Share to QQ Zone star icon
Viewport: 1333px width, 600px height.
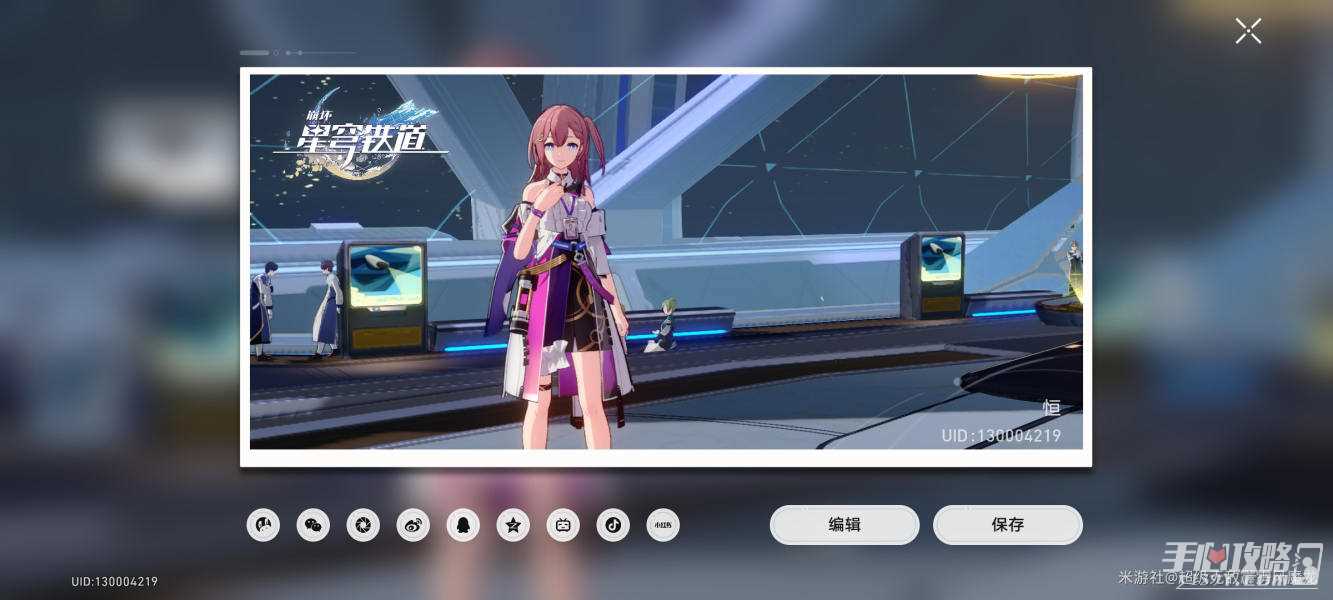click(513, 525)
